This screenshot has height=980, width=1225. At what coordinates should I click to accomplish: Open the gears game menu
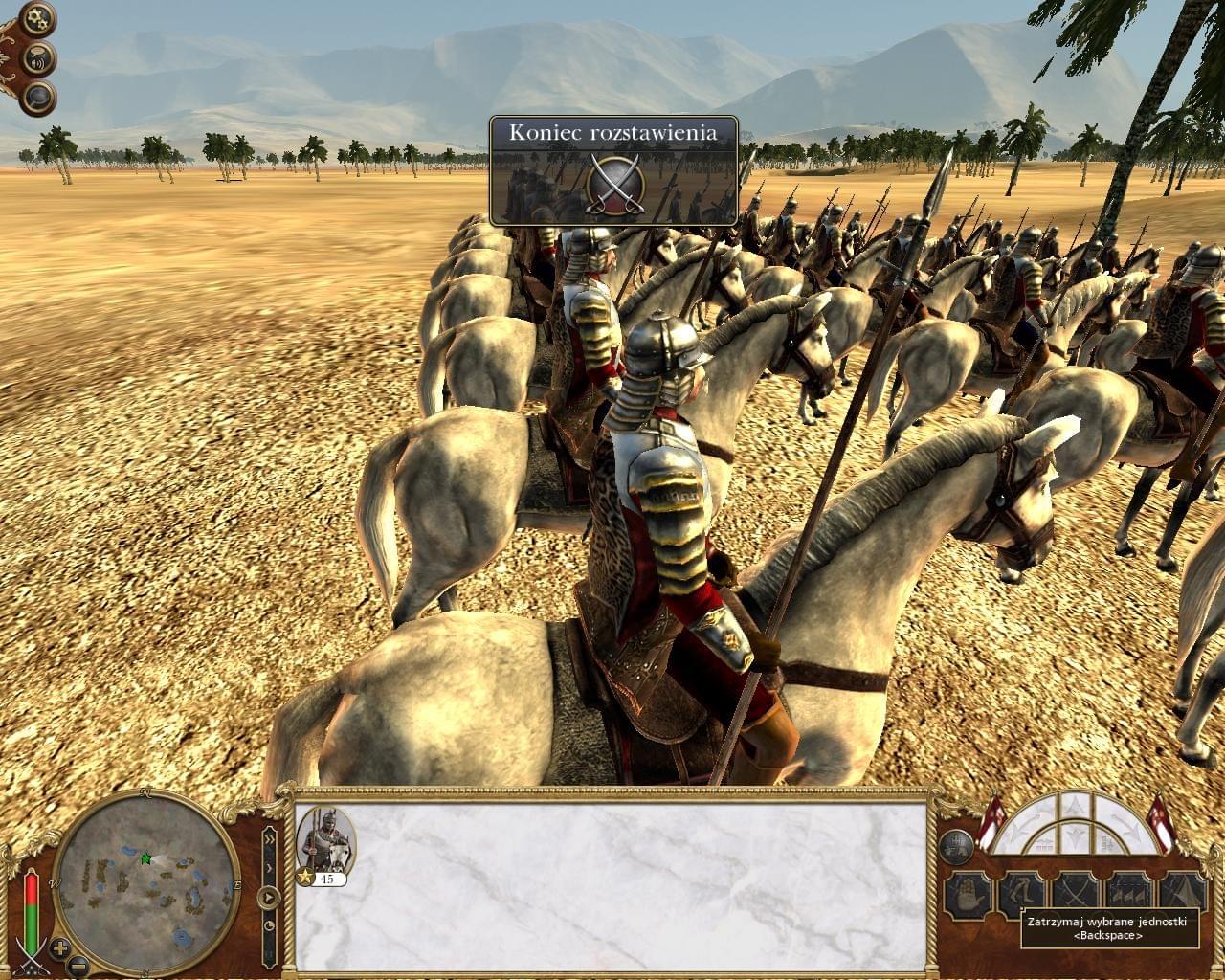pyautogui.click(x=38, y=18)
